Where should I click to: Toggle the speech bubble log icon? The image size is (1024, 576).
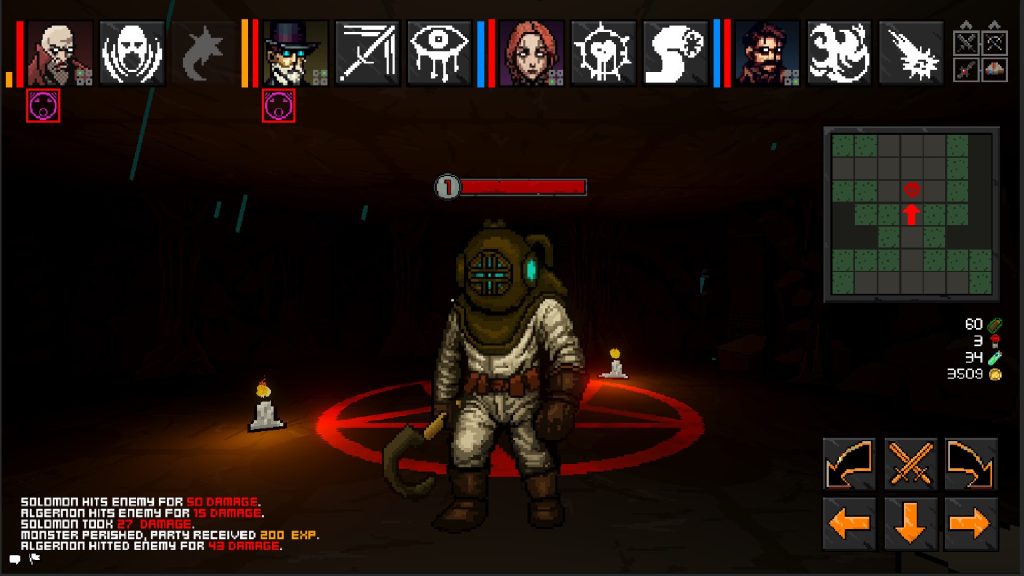pos(15,560)
